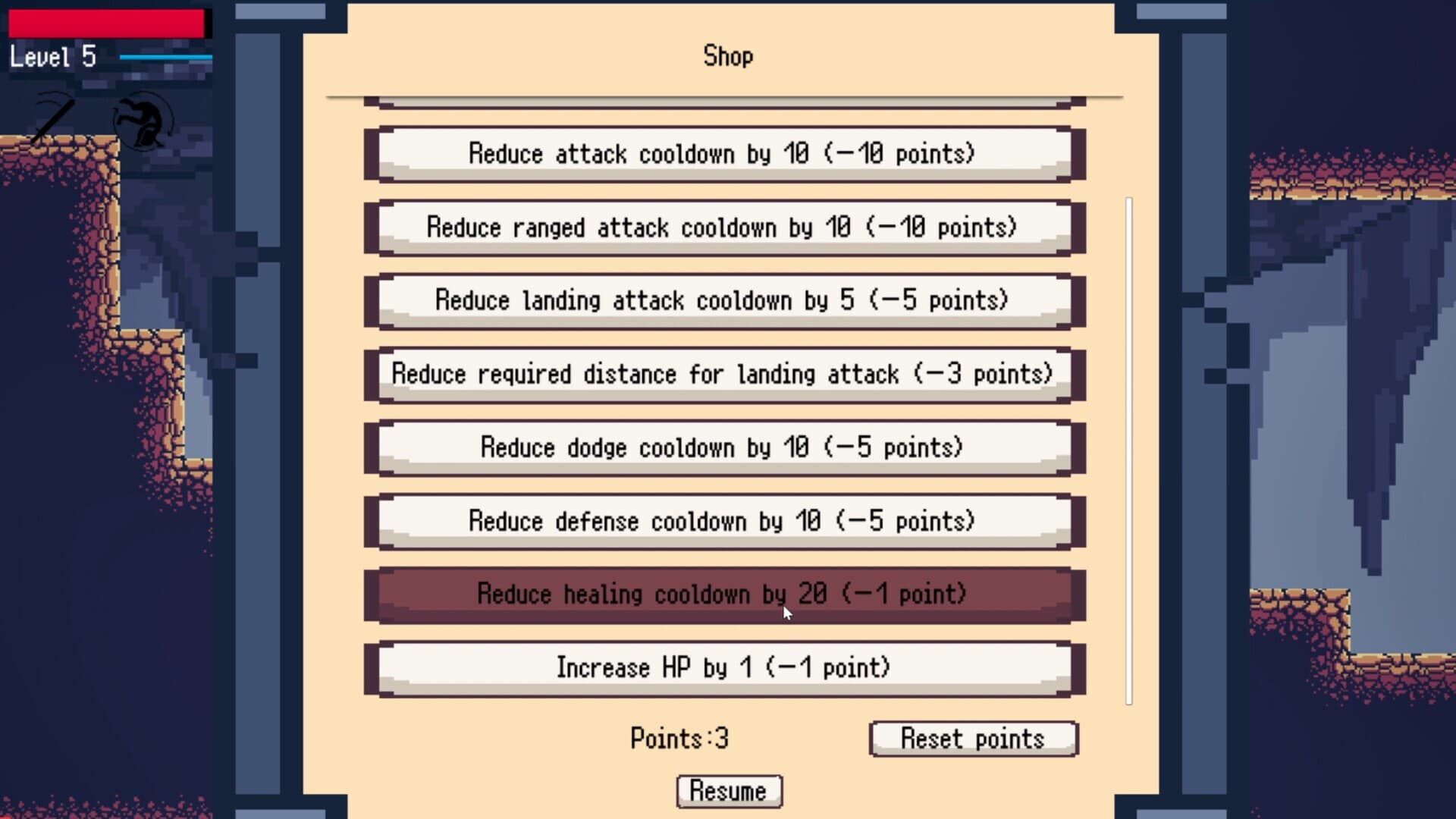Buy Reduce required distance for landing attack

(723, 374)
